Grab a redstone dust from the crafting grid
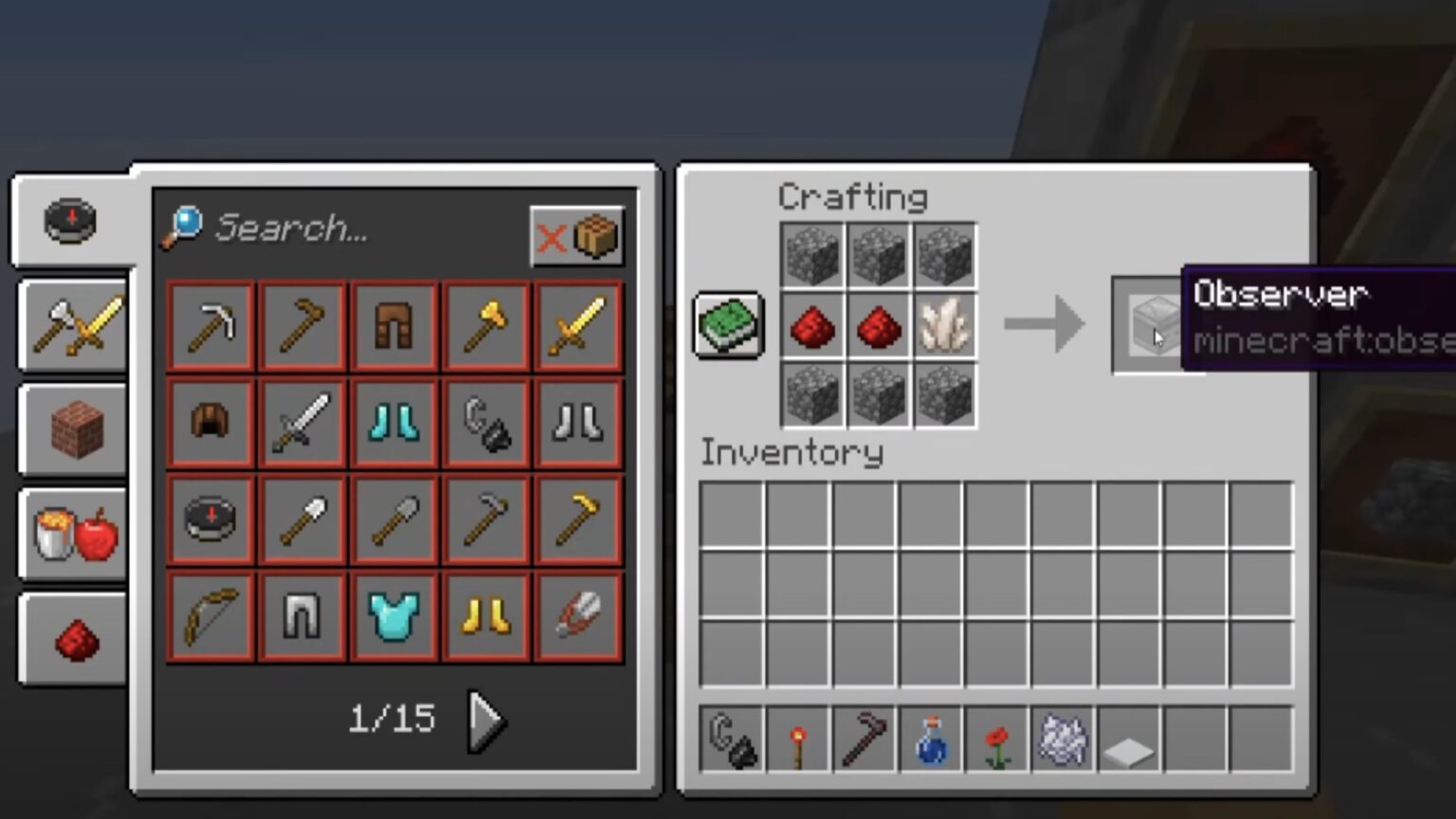 click(x=812, y=327)
